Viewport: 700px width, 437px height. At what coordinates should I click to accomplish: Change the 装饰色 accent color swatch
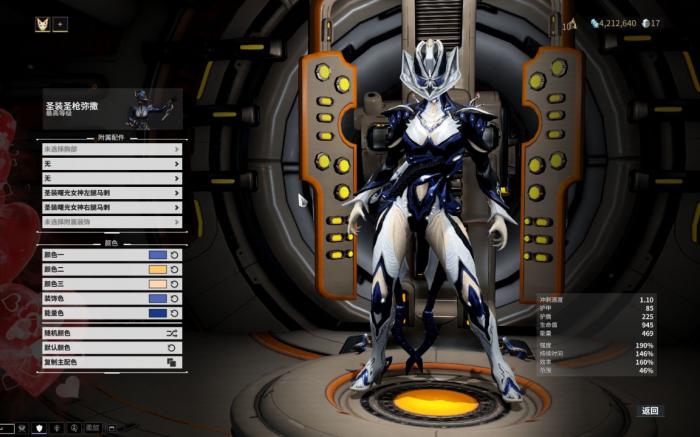tap(157, 298)
